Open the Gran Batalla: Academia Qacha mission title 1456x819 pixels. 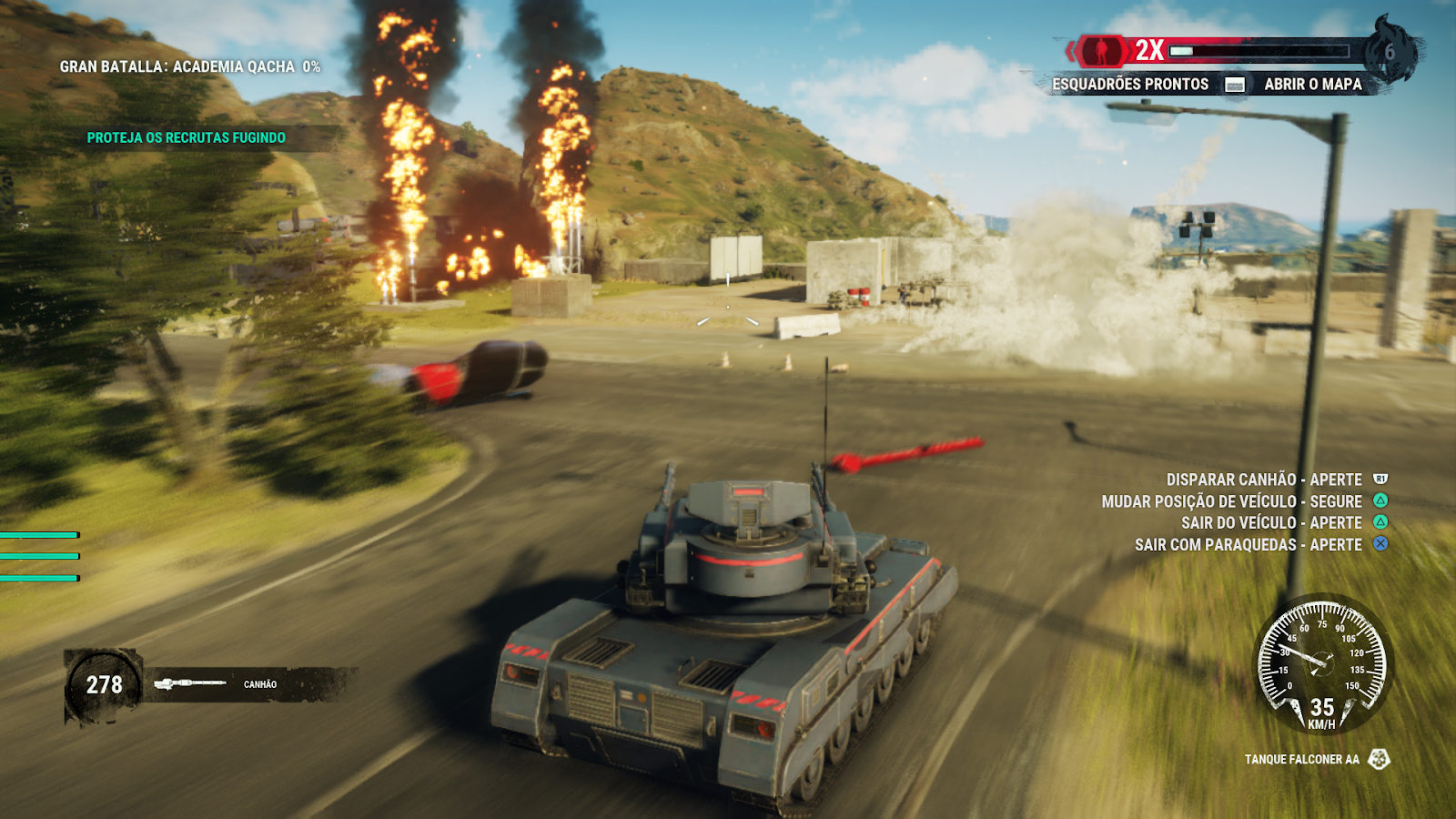point(189,66)
